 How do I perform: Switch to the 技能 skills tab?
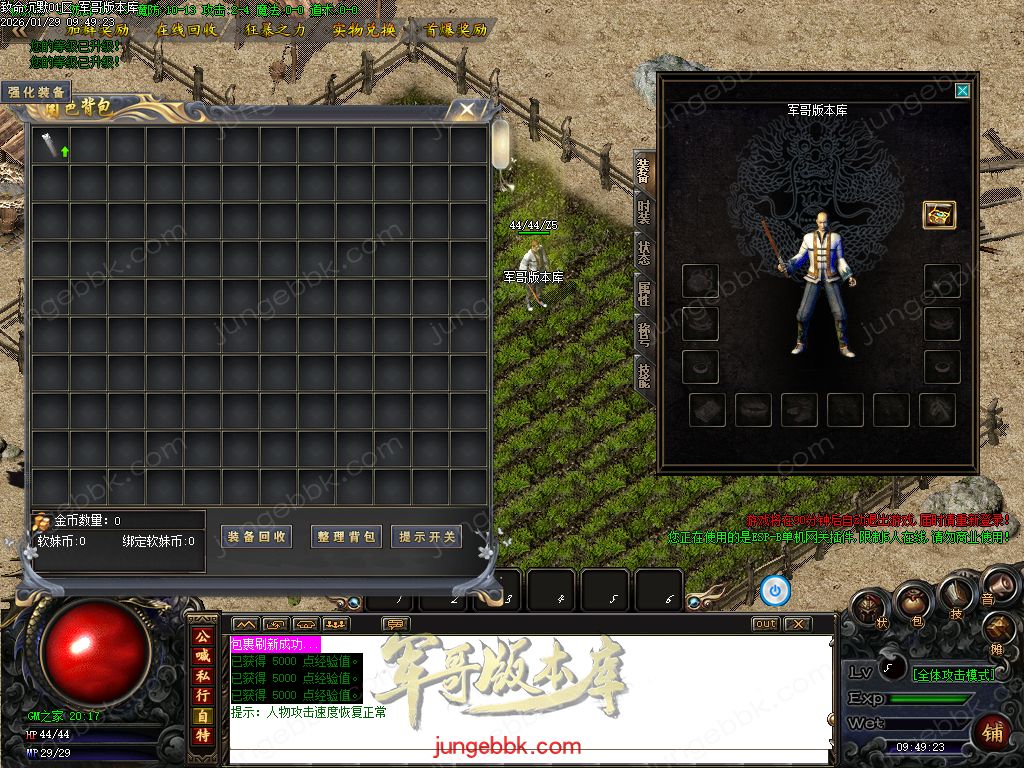click(x=645, y=375)
